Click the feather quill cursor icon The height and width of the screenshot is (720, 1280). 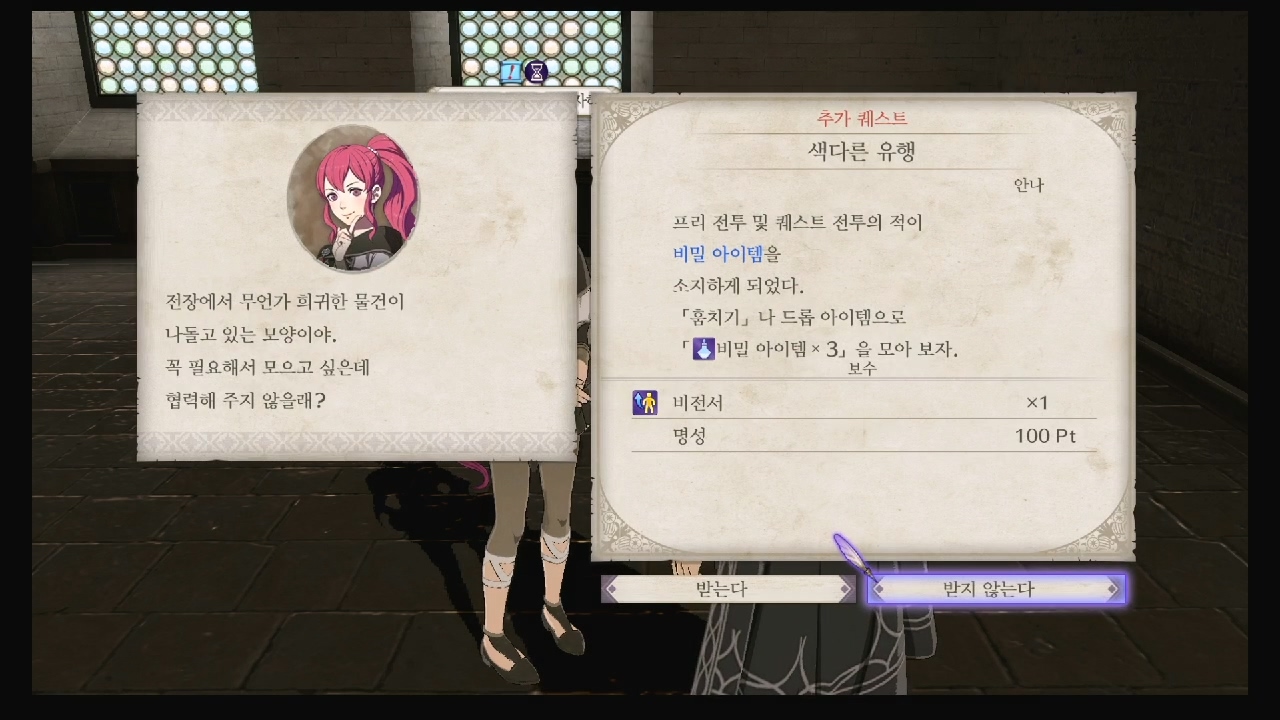[x=849, y=553]
